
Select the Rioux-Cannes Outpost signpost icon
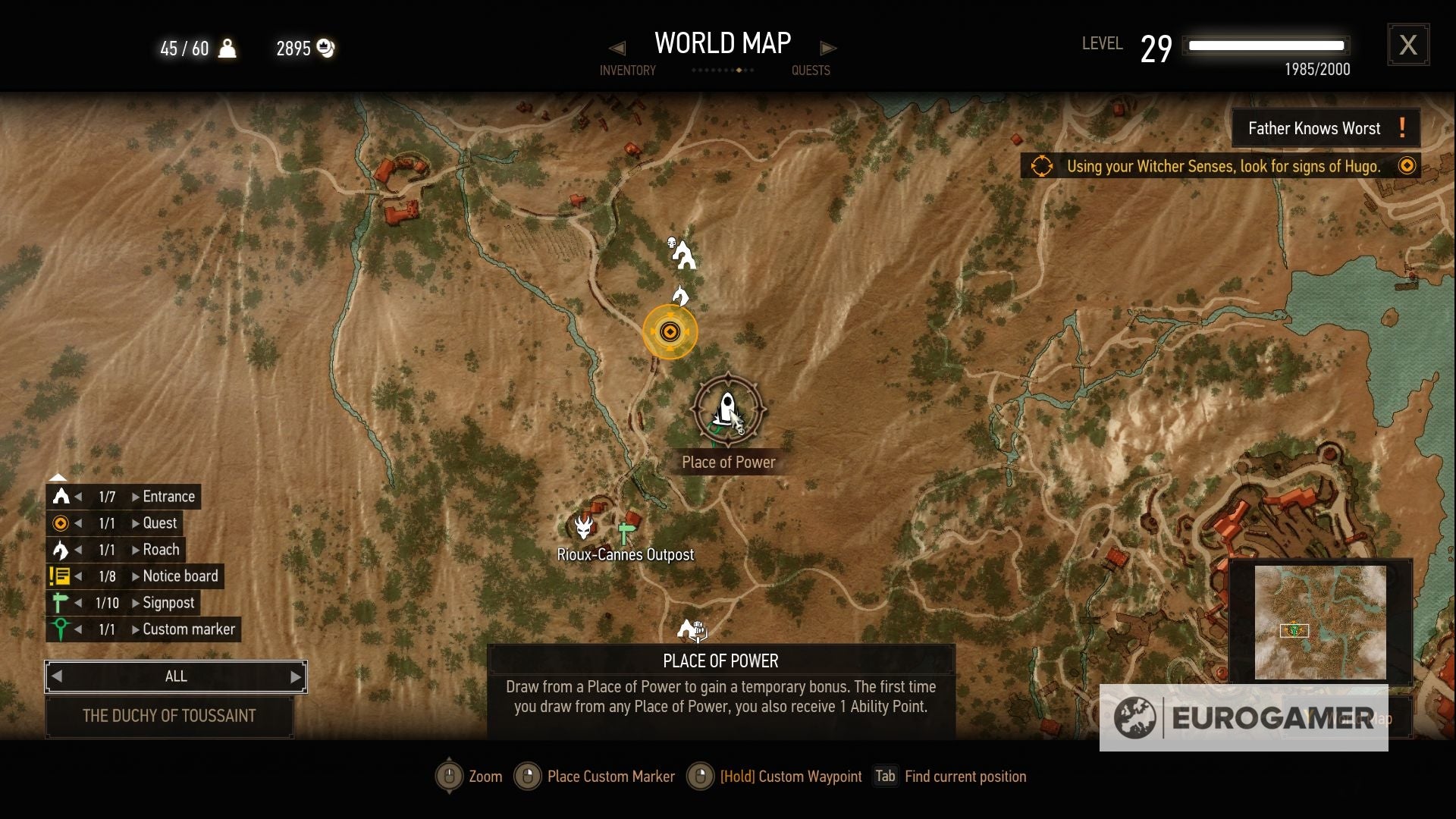(625, 531)
